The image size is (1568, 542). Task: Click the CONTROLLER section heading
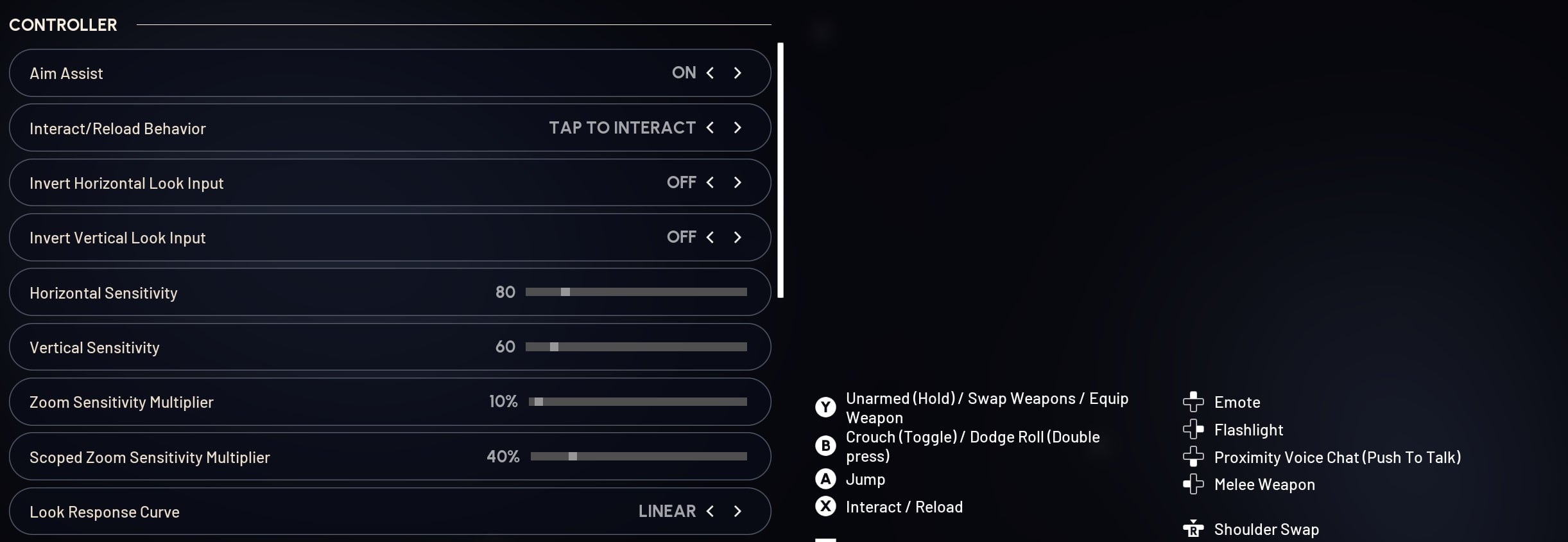(x=63, y=24)
